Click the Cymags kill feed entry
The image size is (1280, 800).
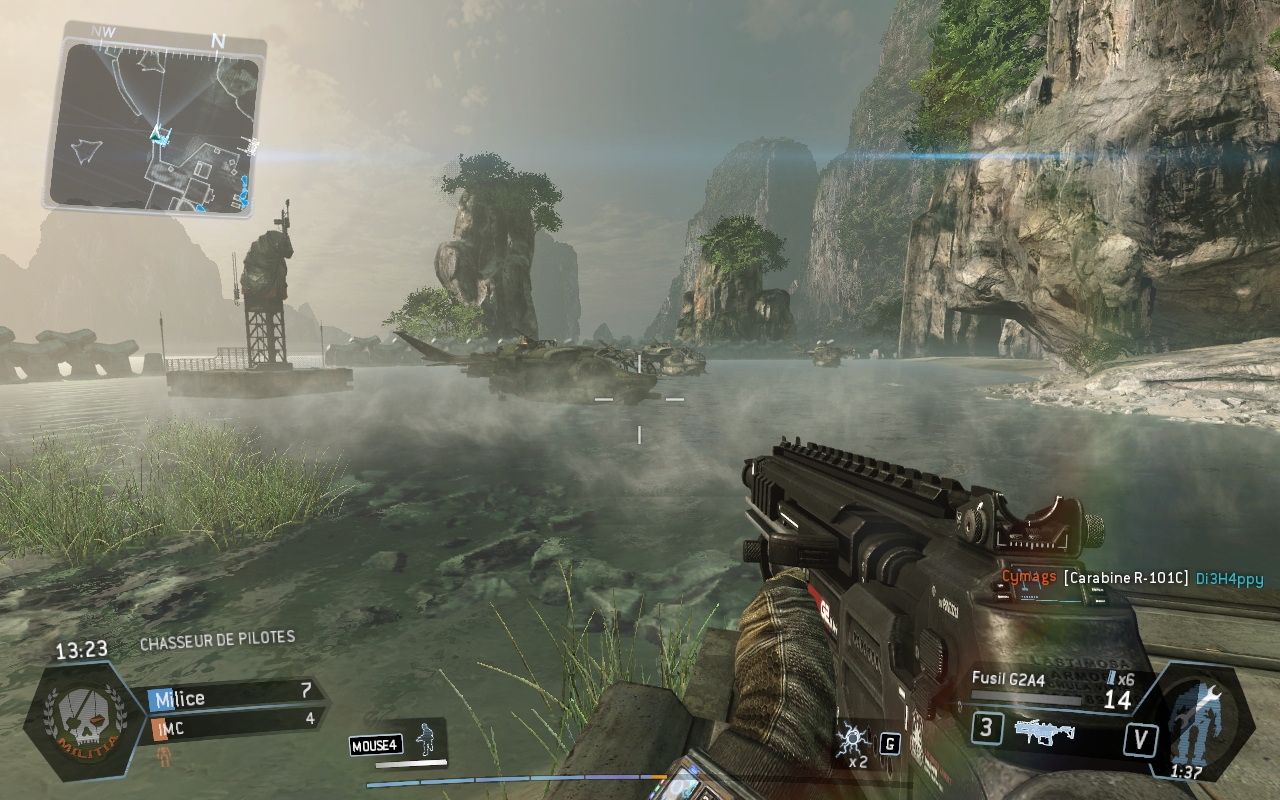pyautogui.click(x=1029, y=578)
